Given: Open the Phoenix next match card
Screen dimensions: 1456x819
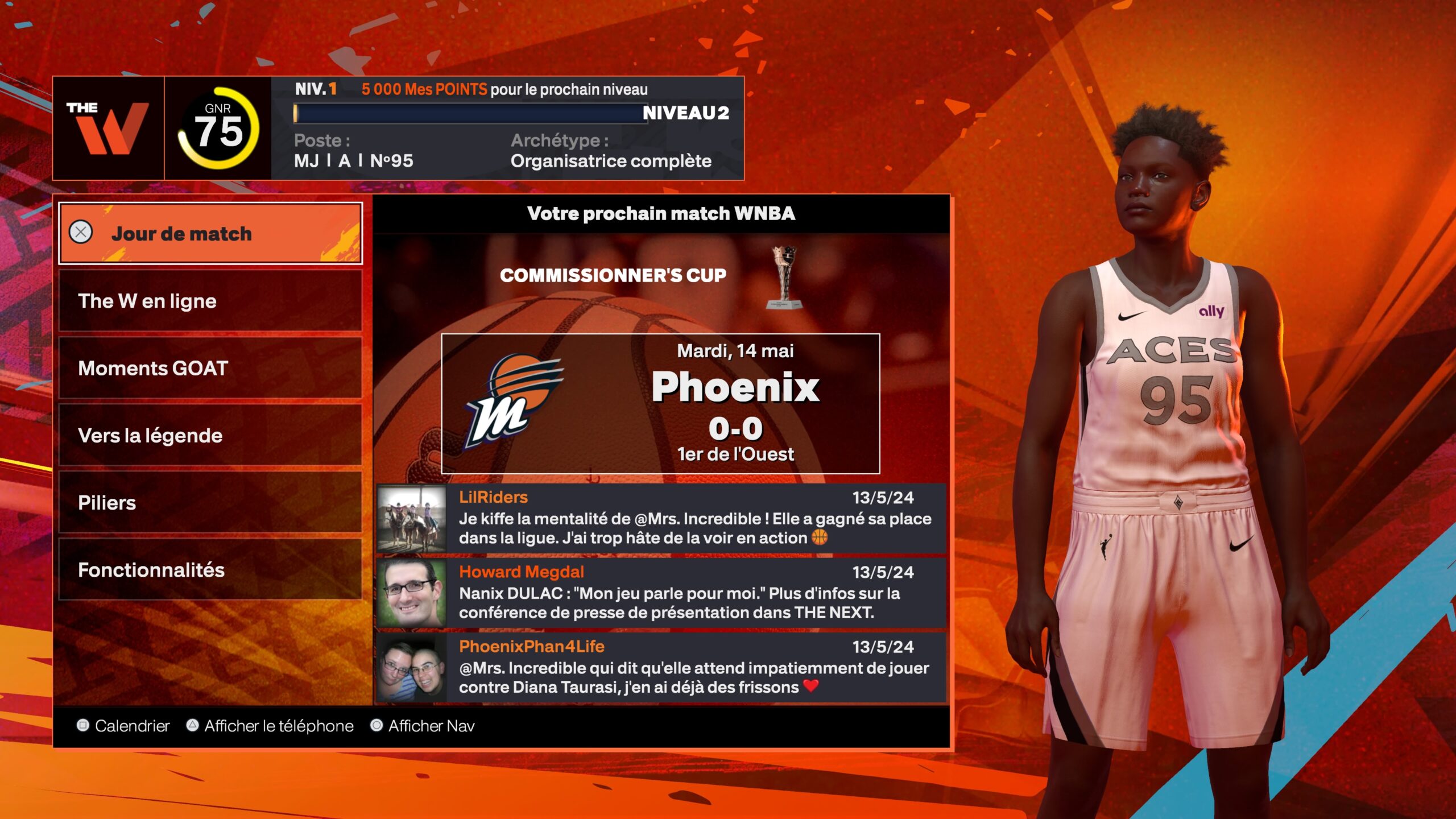Looking at the screenshot, I should [x=660, y=404].
